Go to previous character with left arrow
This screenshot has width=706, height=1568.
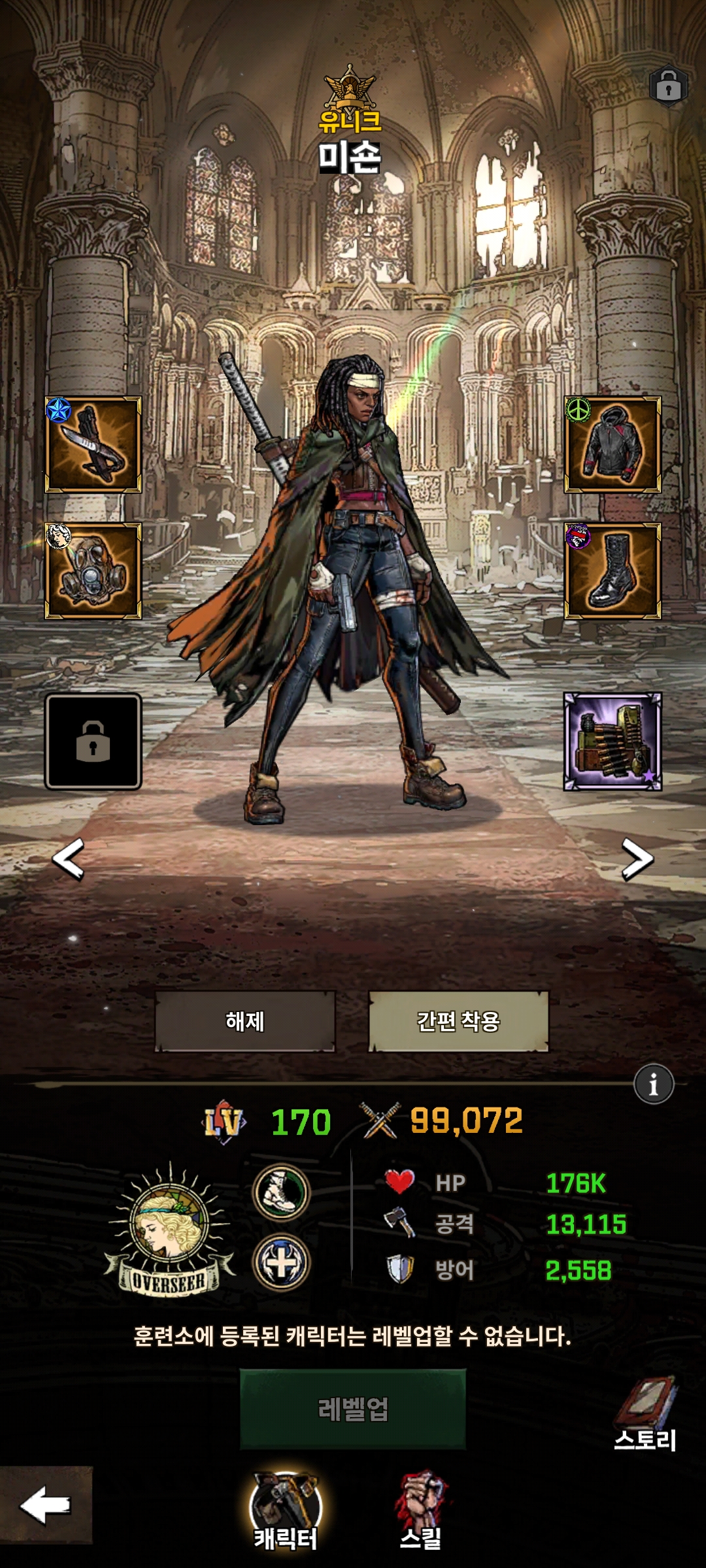point(69,858)
